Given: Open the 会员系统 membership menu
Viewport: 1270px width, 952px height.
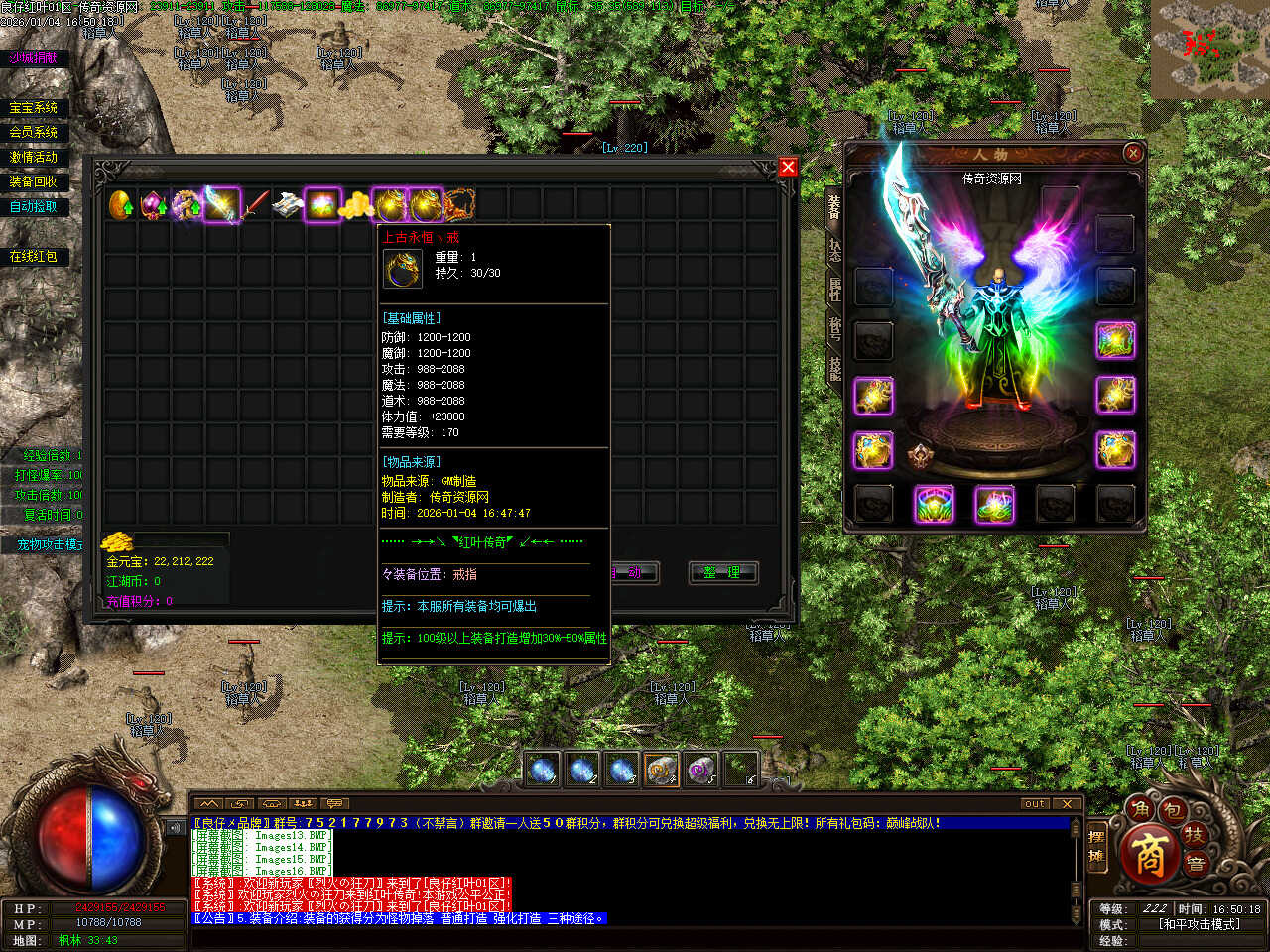Looking at the screenshot, I should (x=34, y=132).
